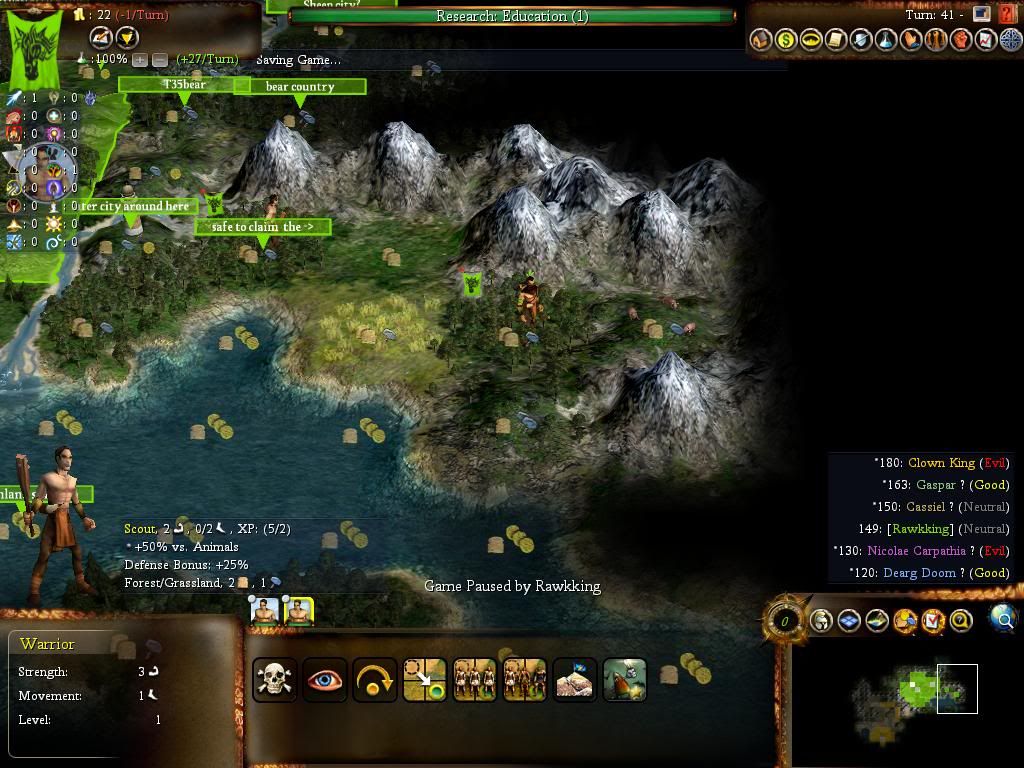Delete the unit with the skull button
The height and width of the screenshot is (768, 1024).
274,680
